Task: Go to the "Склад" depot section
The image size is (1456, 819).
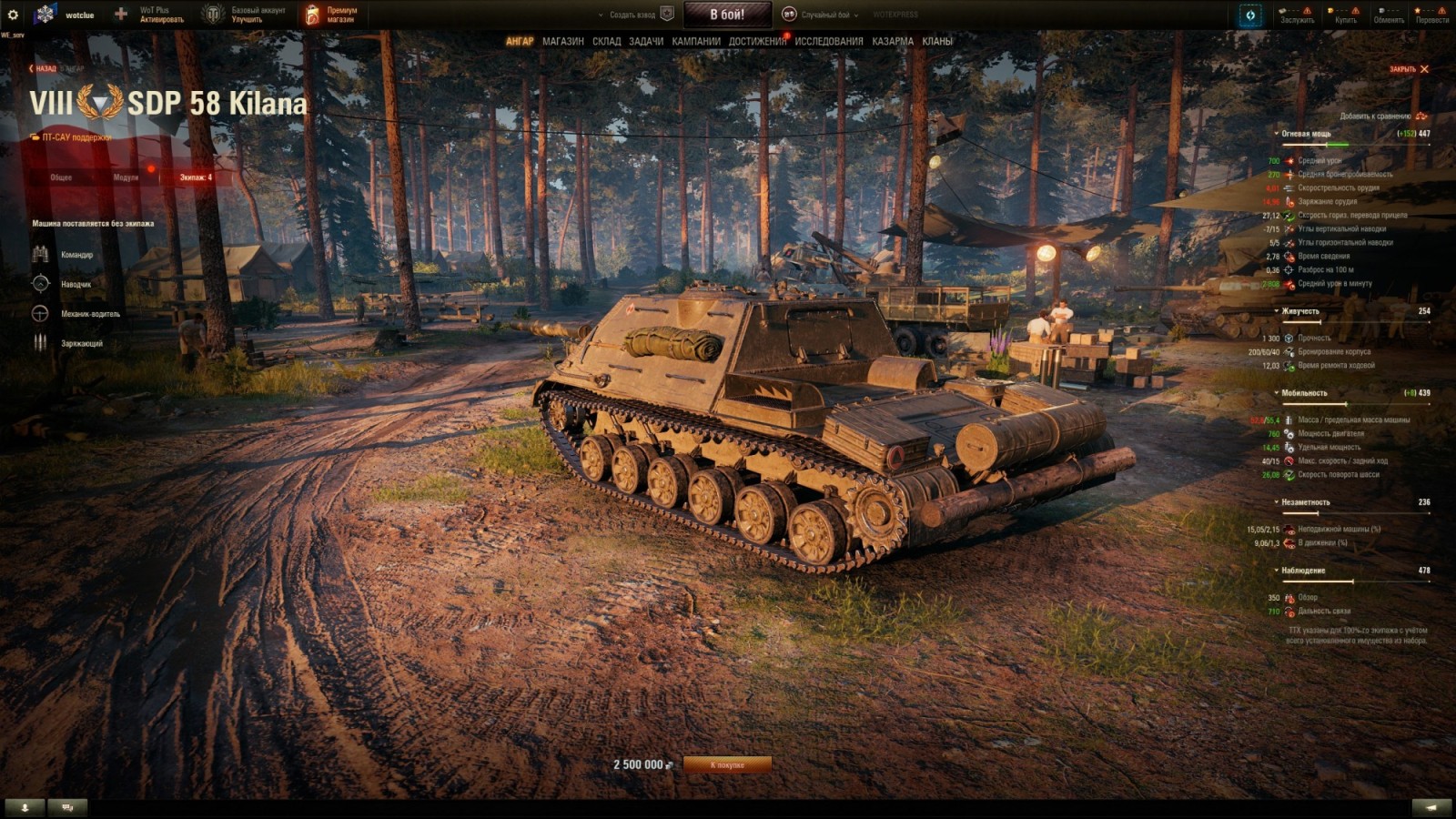Action: pos(606,41)
